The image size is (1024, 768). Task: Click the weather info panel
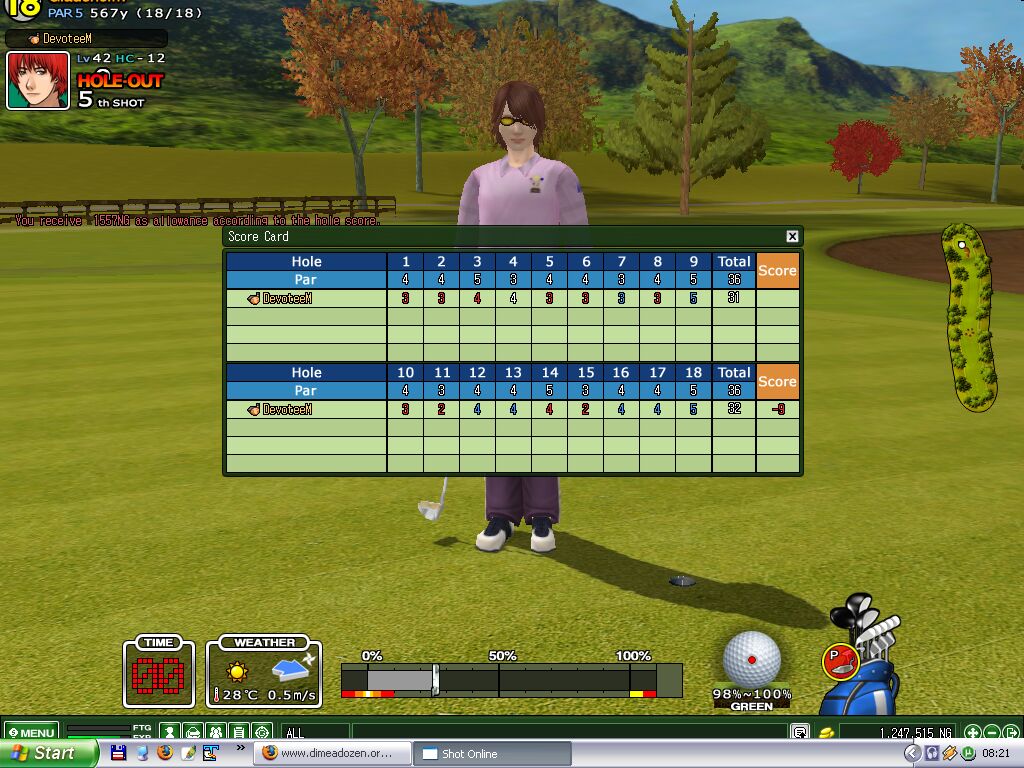265,673
